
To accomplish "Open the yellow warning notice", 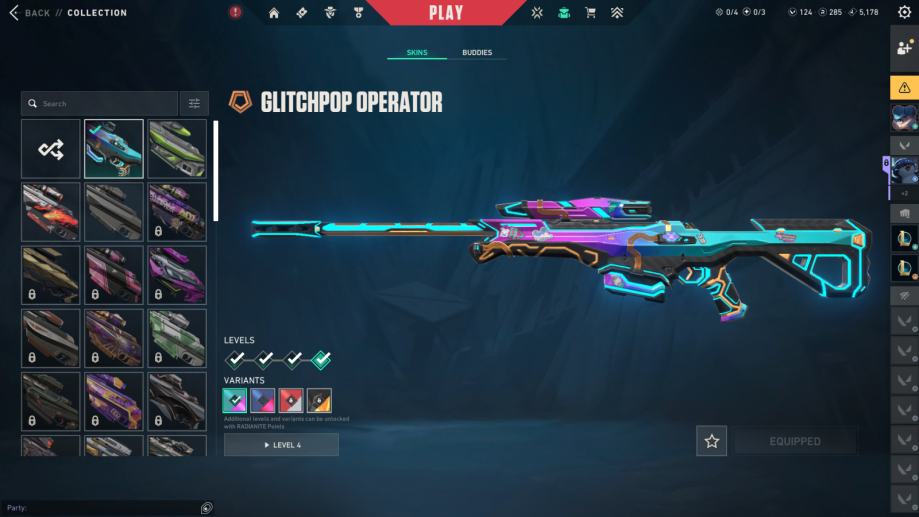I will click(905, 87).
